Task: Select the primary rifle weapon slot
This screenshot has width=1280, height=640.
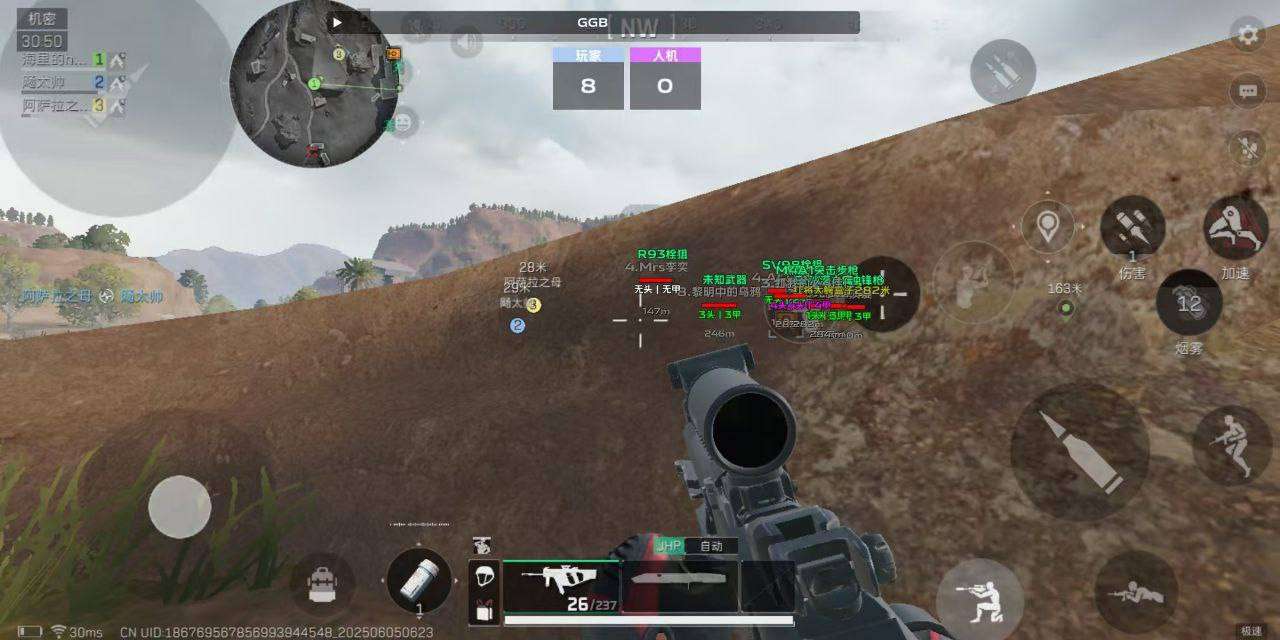Action: [560, 586]
